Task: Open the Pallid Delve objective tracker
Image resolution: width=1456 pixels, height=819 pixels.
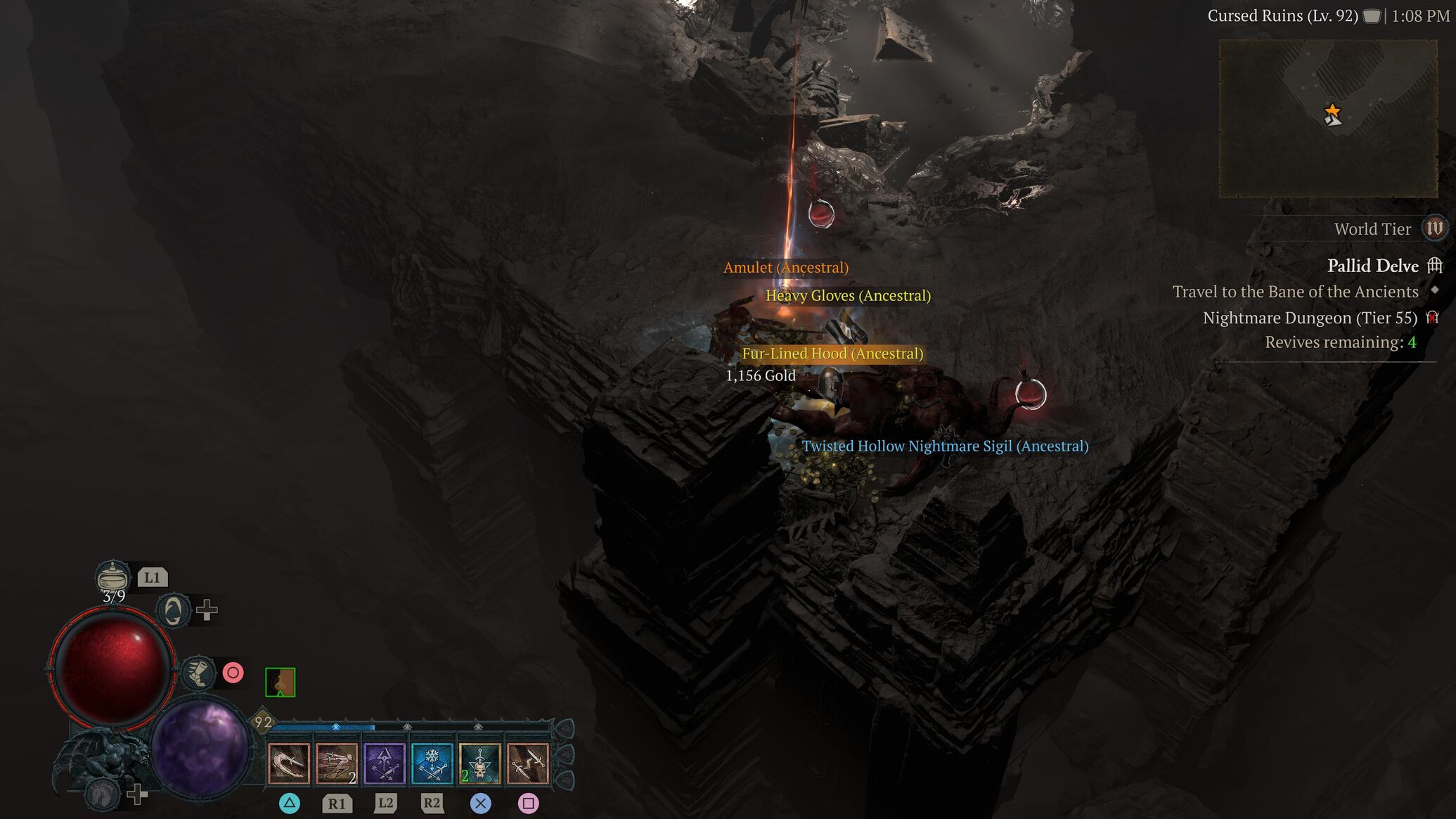Action: coord(1372,266)
